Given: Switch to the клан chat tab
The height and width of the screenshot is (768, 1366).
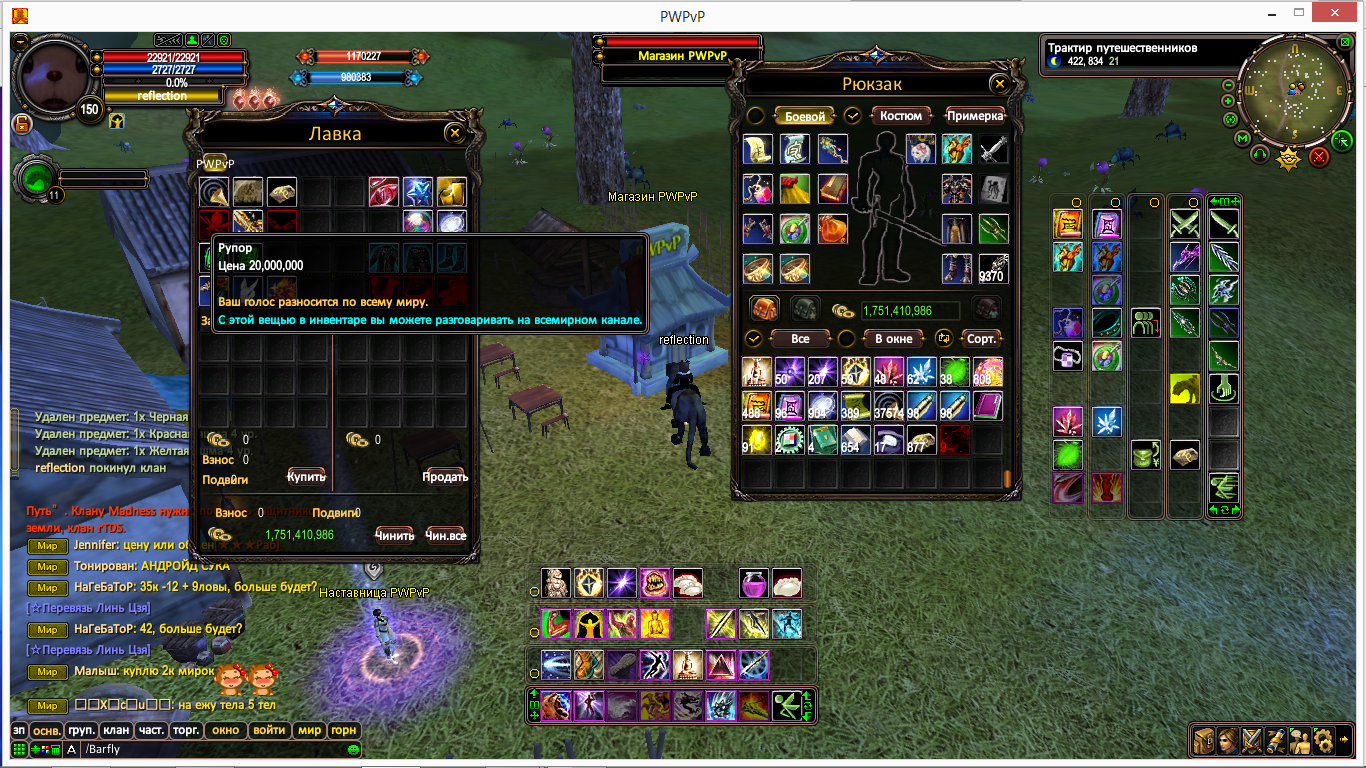Looking at the screenshot, I should 116,730.
